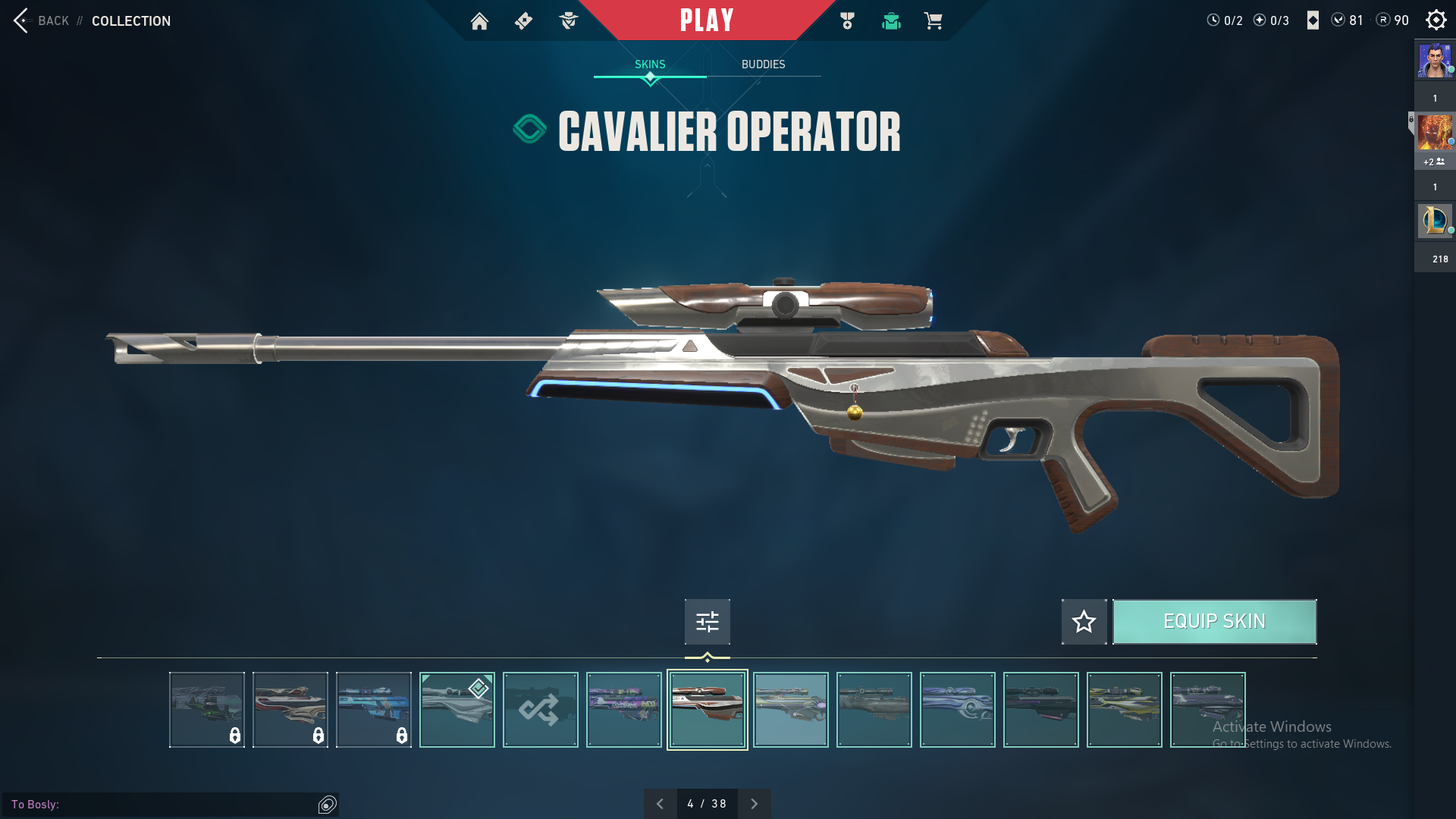Open the settings gear
The image size is (1456, 819).
(x=1436, y=20)
